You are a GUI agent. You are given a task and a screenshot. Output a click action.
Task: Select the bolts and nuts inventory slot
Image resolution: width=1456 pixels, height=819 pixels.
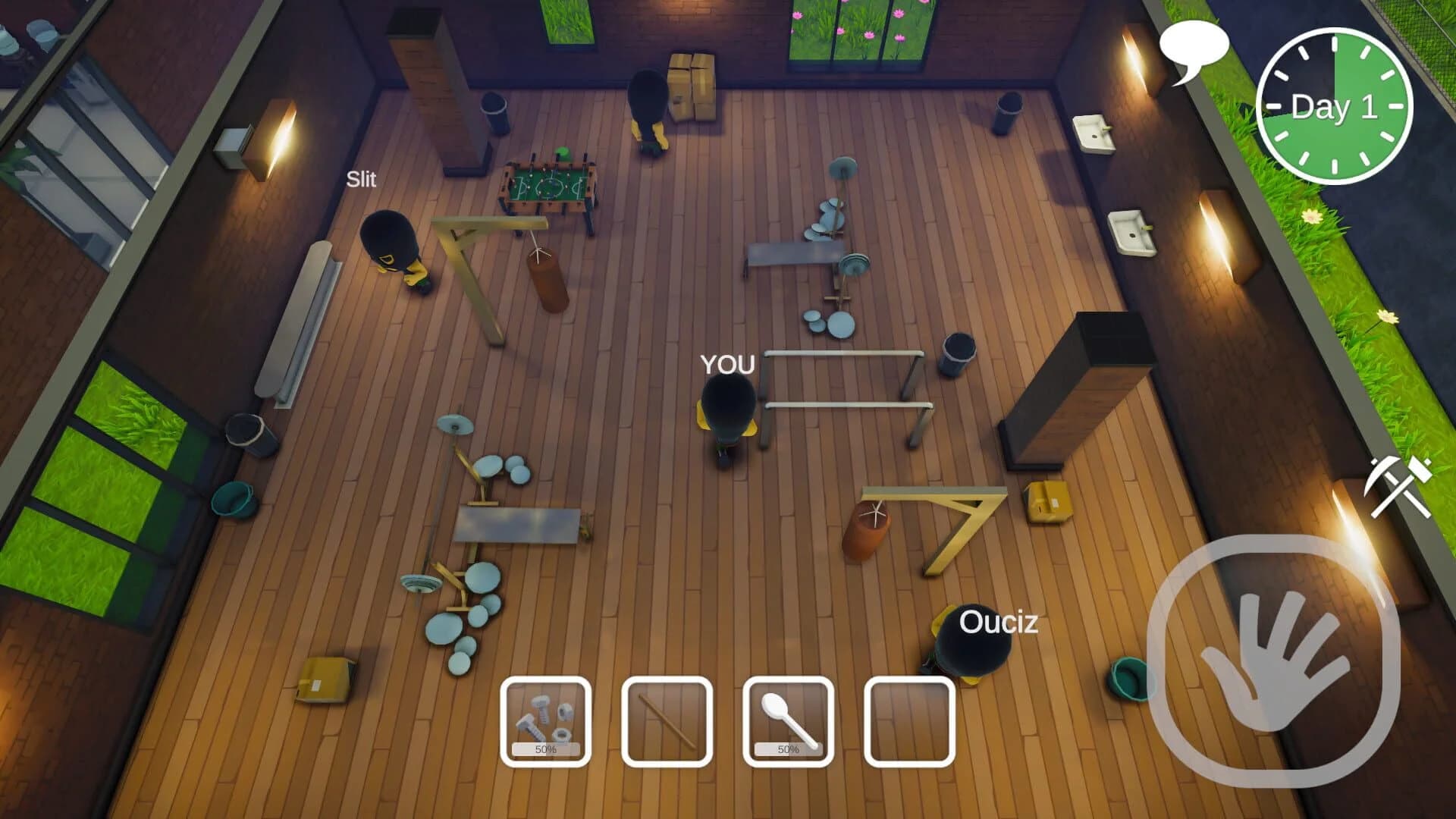(x=545, y=717)
